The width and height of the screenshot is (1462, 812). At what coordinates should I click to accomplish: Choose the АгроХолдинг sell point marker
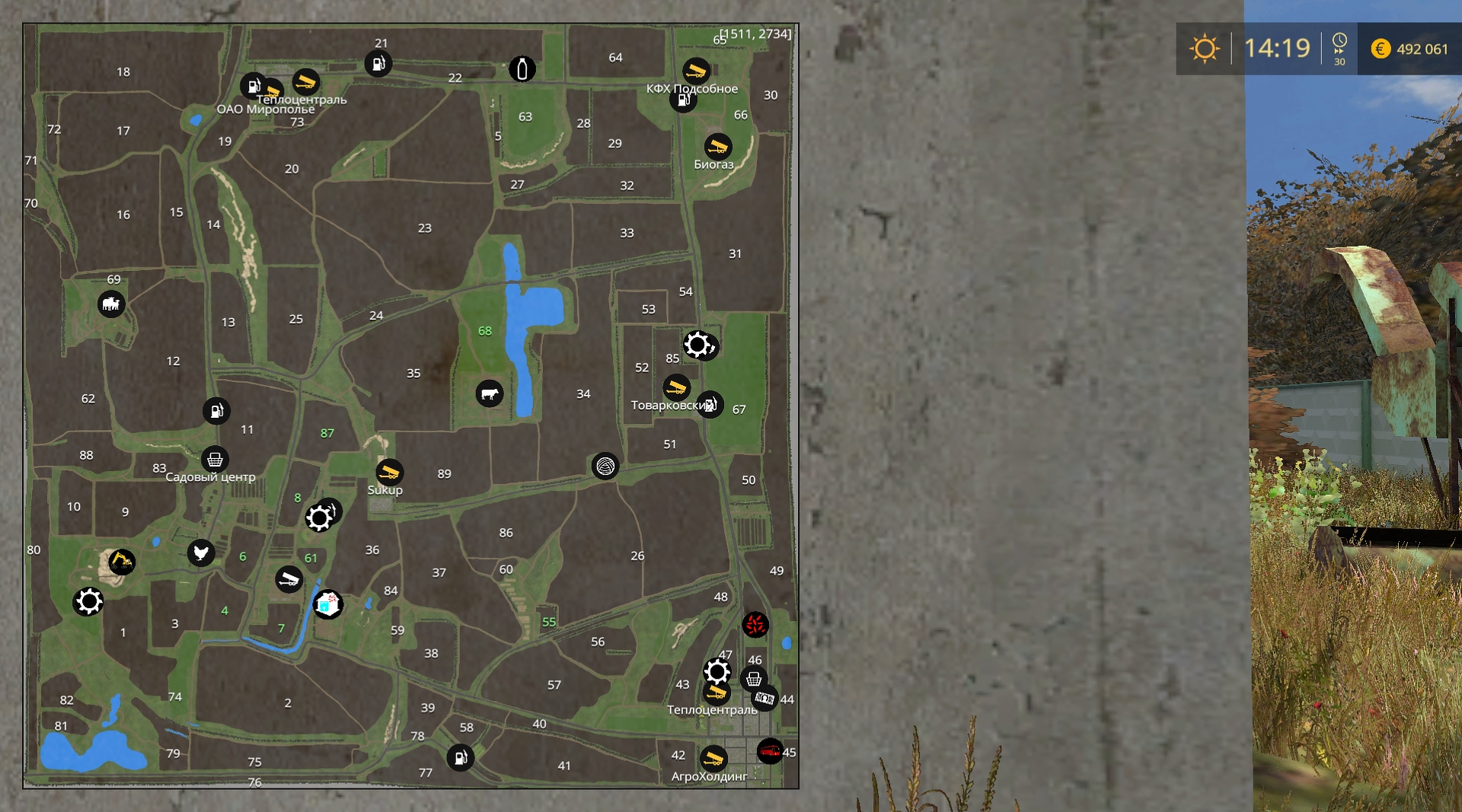(713, 758)
